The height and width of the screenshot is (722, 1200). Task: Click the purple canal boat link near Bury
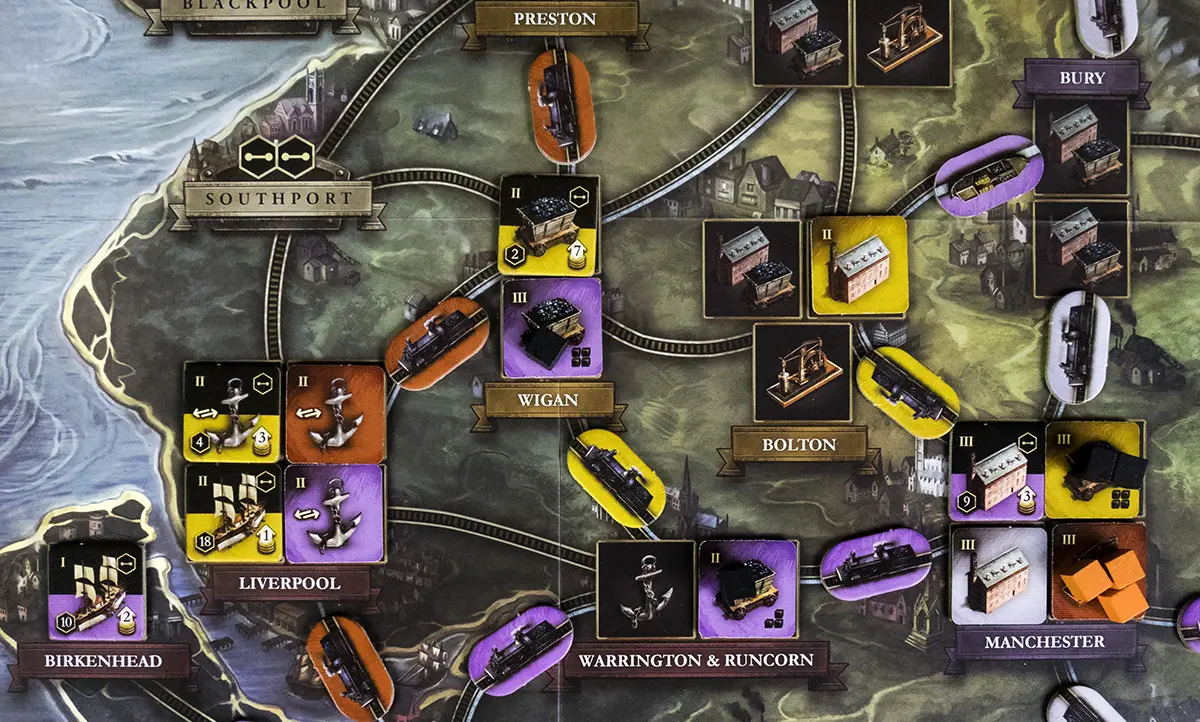[989, 175]
